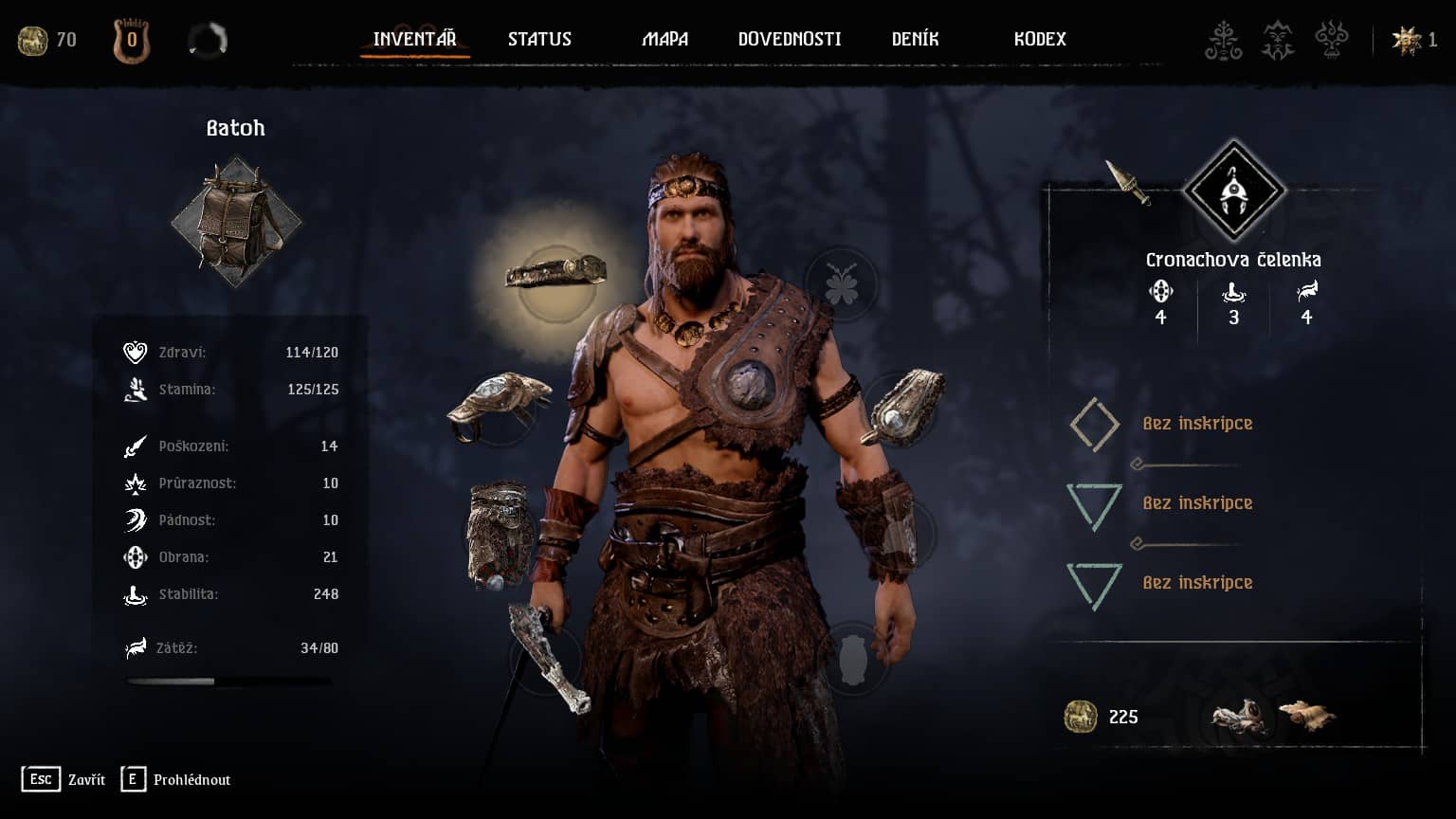Open the Dovednosti tab
This screenshot has height=819, width=1456.
789,39
